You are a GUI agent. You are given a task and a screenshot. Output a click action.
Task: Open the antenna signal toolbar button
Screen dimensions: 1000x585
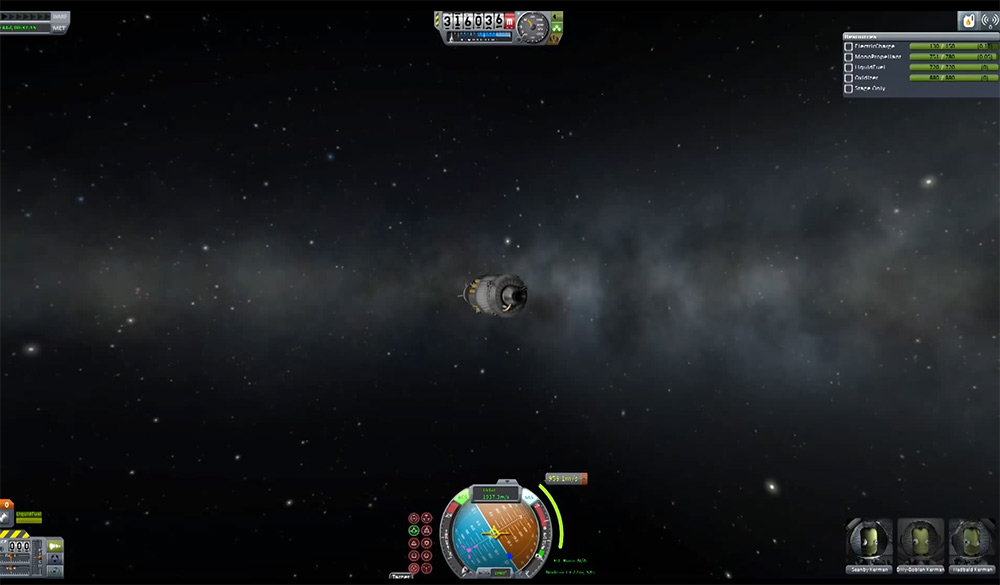pyautogui.click(x=989, y=21)
